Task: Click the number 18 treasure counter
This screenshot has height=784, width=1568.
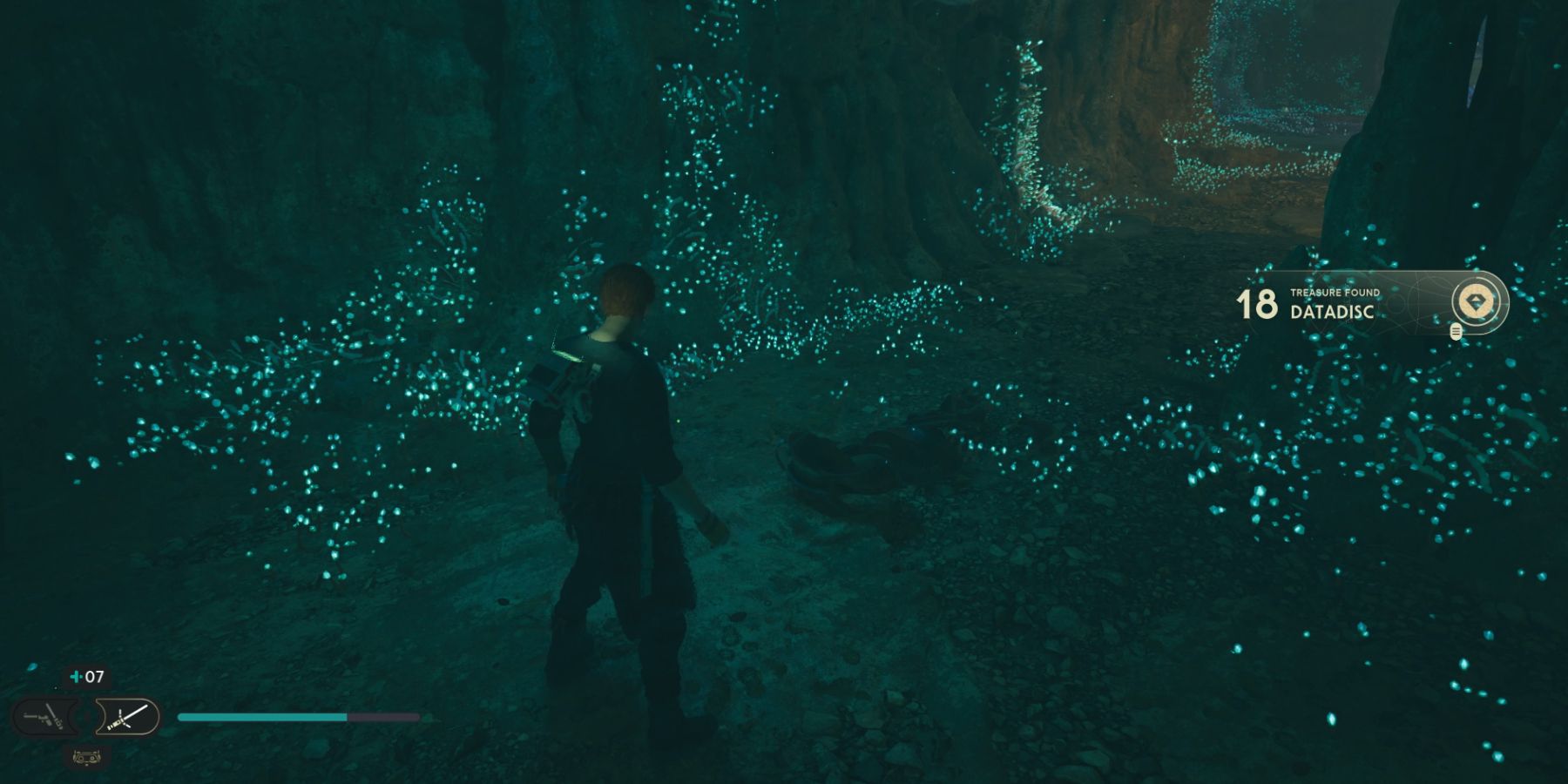Action: click(1257, 304)
